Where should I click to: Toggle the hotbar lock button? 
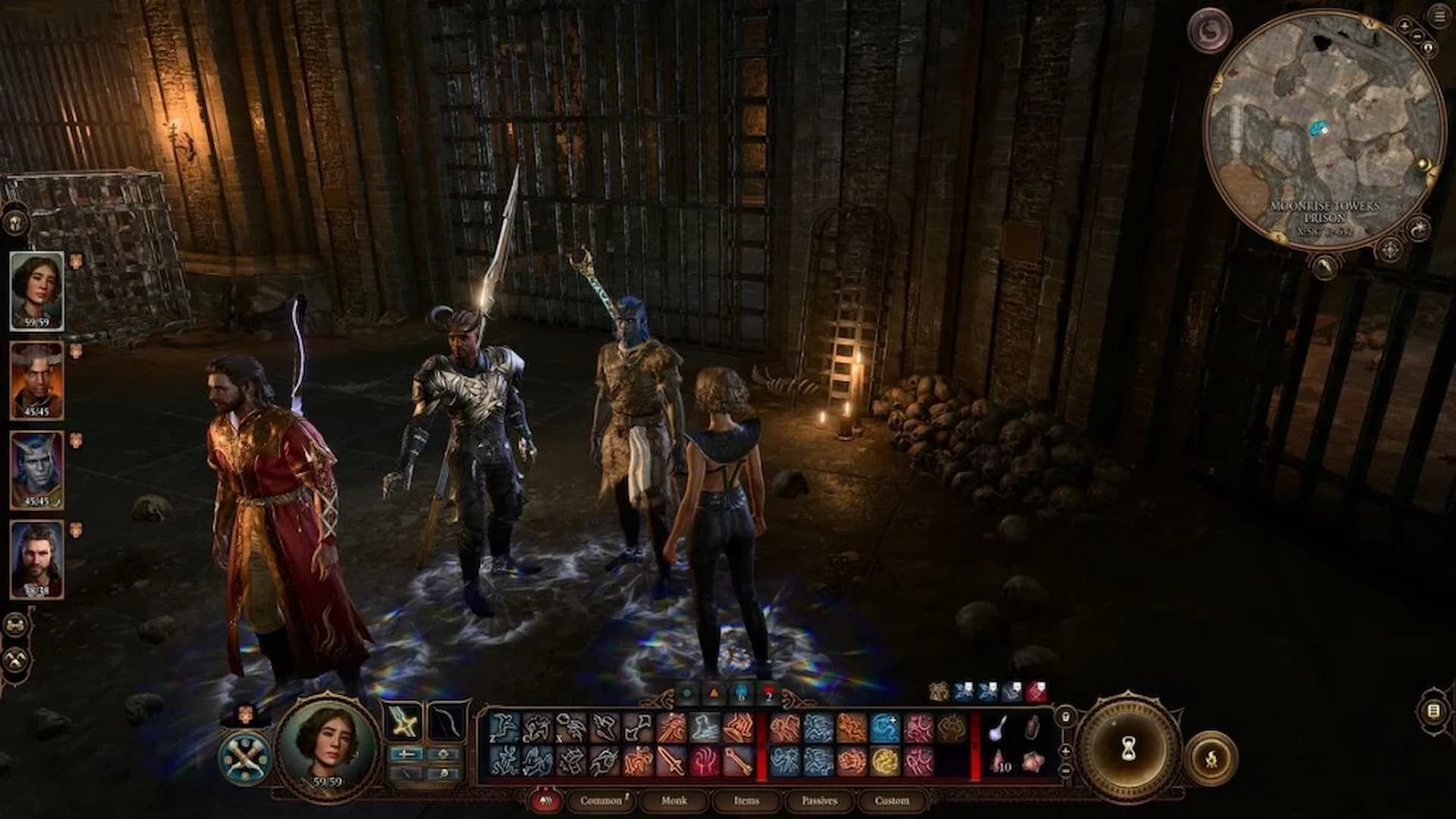click(x=1065, y=716)
